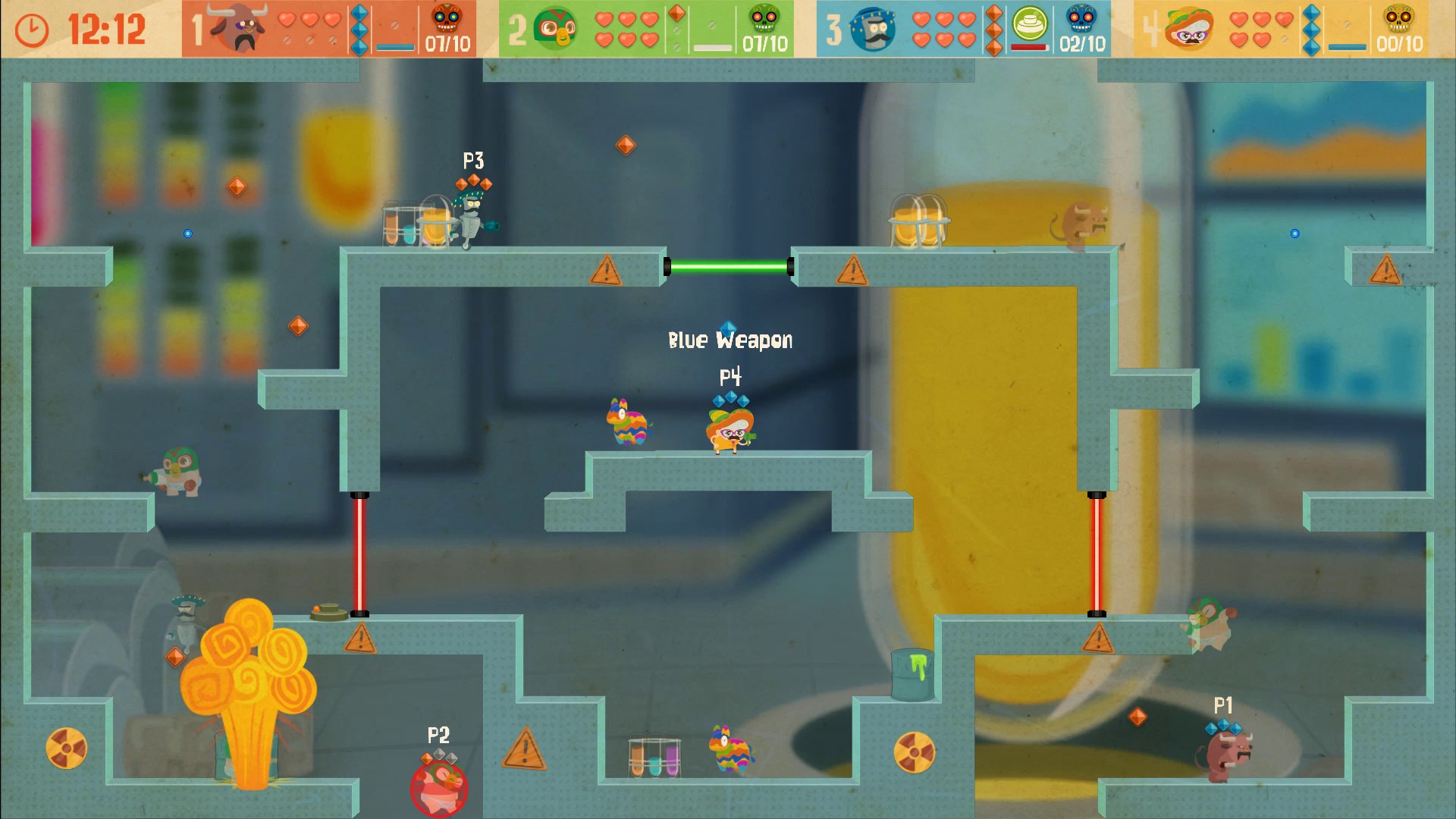Click the clock icon beside the 12:12 timer
1456x819 pixels.
(30, 30)
